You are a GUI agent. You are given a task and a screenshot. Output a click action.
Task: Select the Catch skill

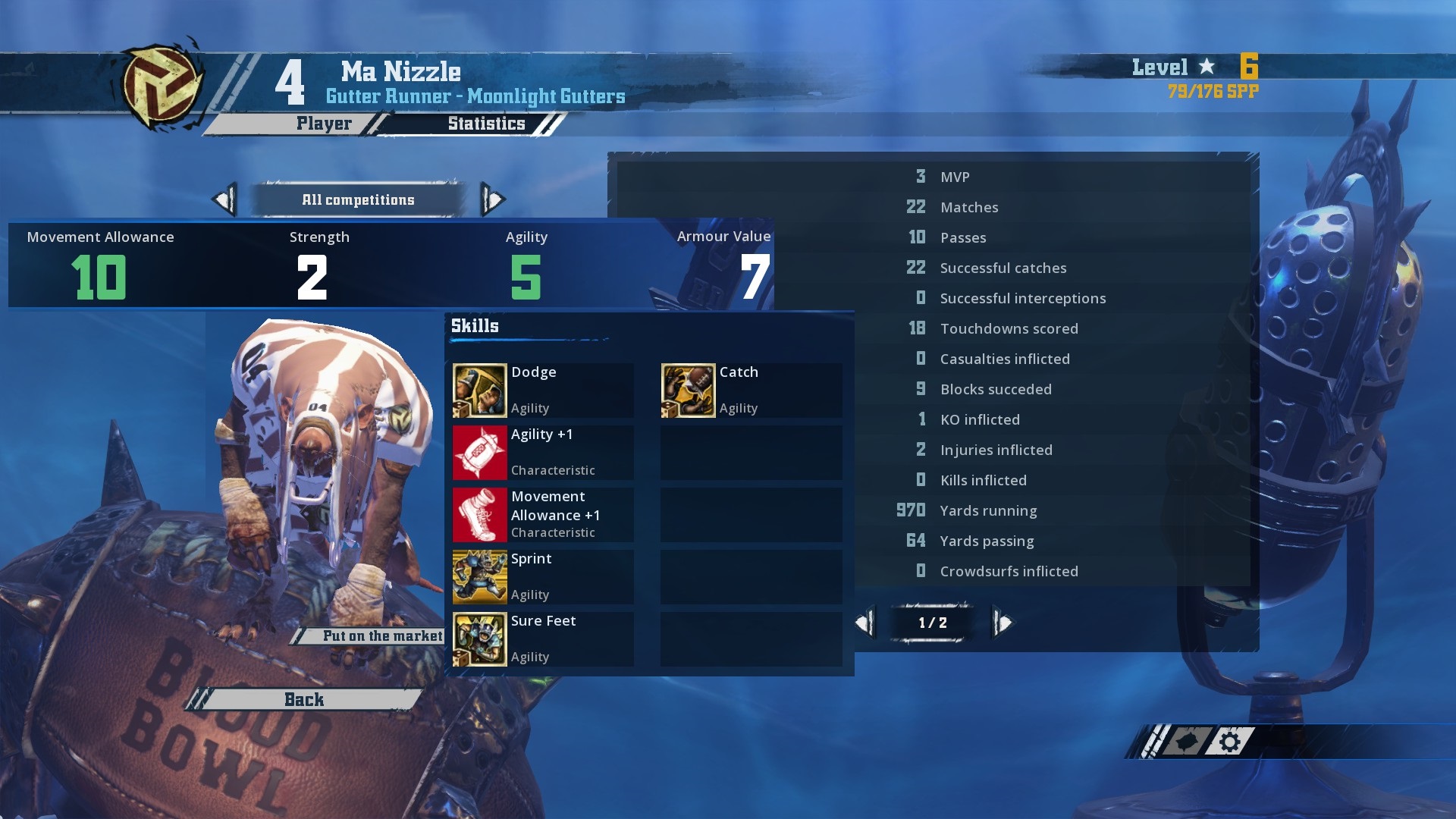751,390
